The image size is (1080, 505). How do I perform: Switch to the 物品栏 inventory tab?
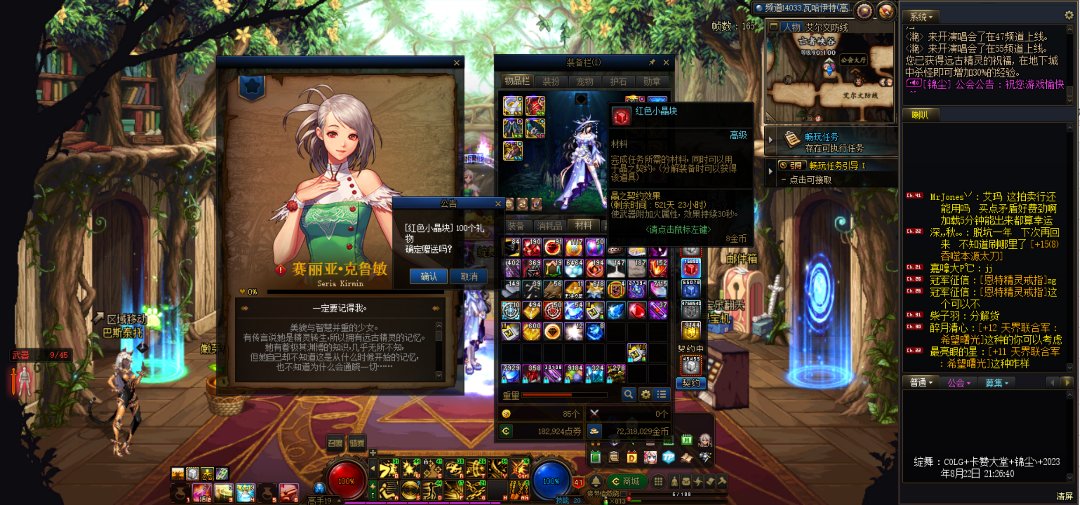(517, 81)
